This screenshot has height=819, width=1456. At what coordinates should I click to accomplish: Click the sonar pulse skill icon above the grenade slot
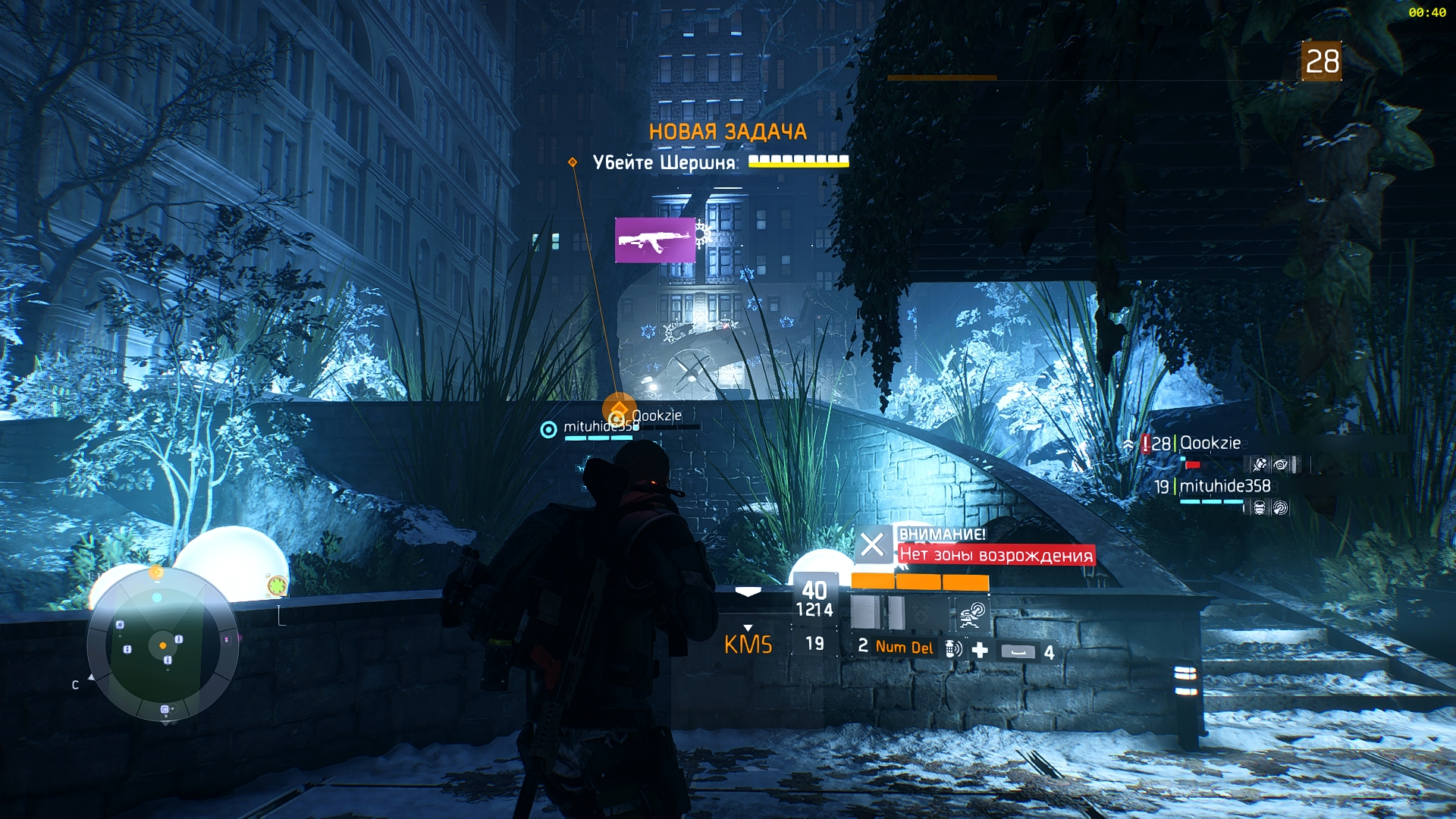pyautogui.click(x=971, y=616)
